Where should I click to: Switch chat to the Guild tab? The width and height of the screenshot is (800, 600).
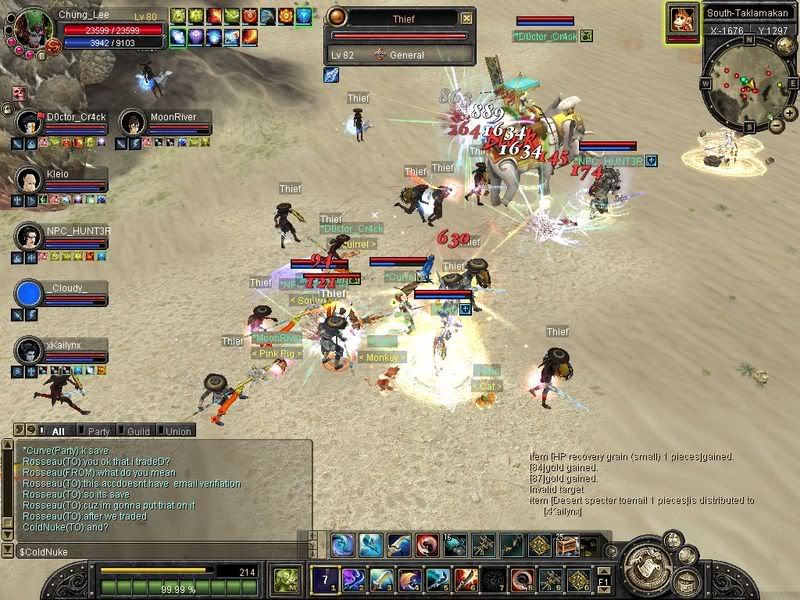[x=138, y=431]
